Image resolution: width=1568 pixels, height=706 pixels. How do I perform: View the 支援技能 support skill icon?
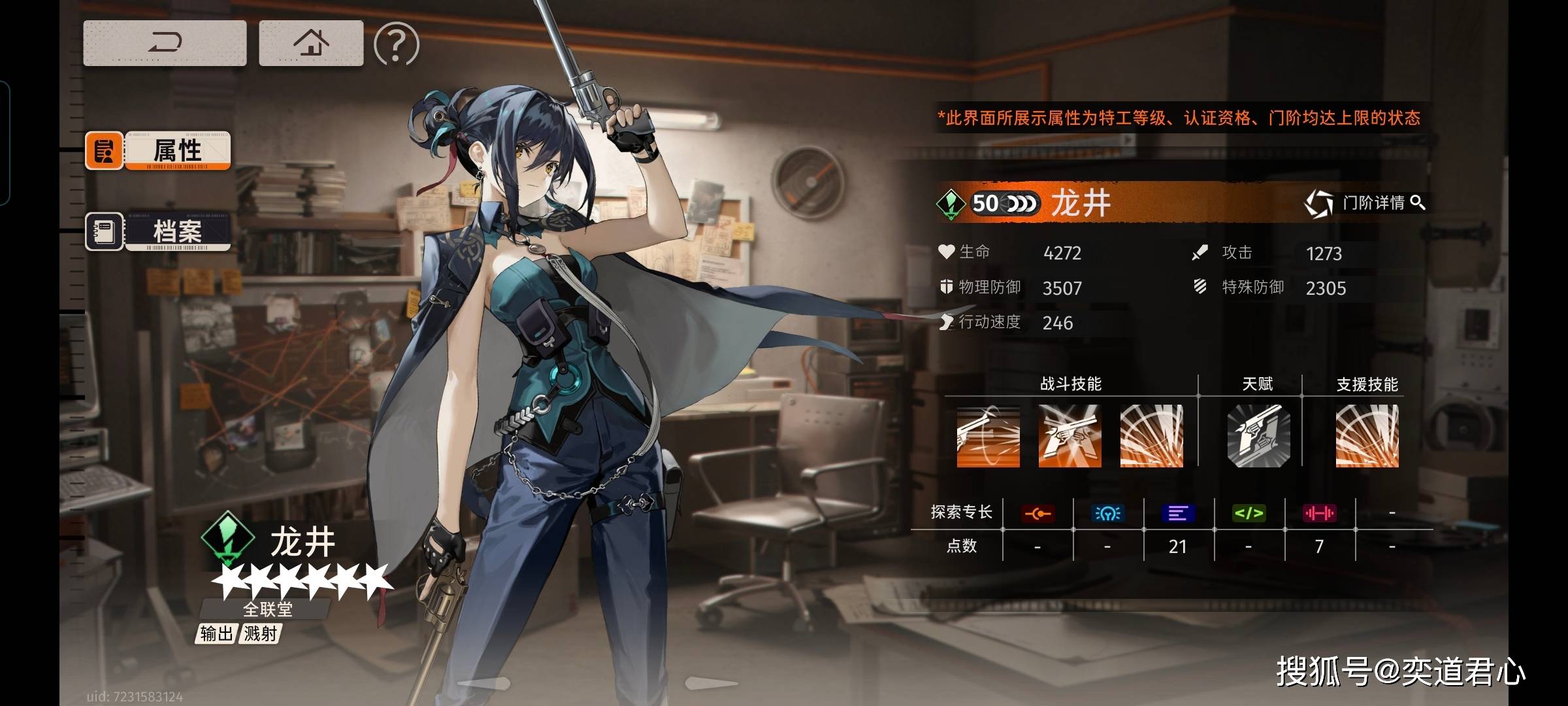pos(1367,436)
